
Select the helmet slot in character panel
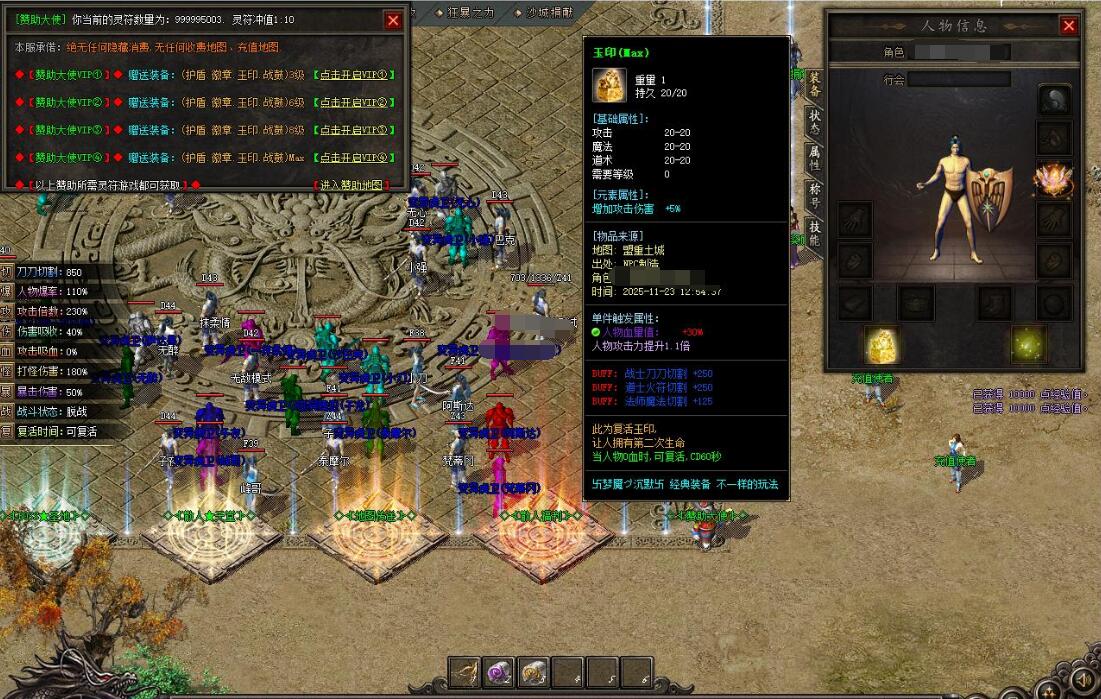point(1053,99)
